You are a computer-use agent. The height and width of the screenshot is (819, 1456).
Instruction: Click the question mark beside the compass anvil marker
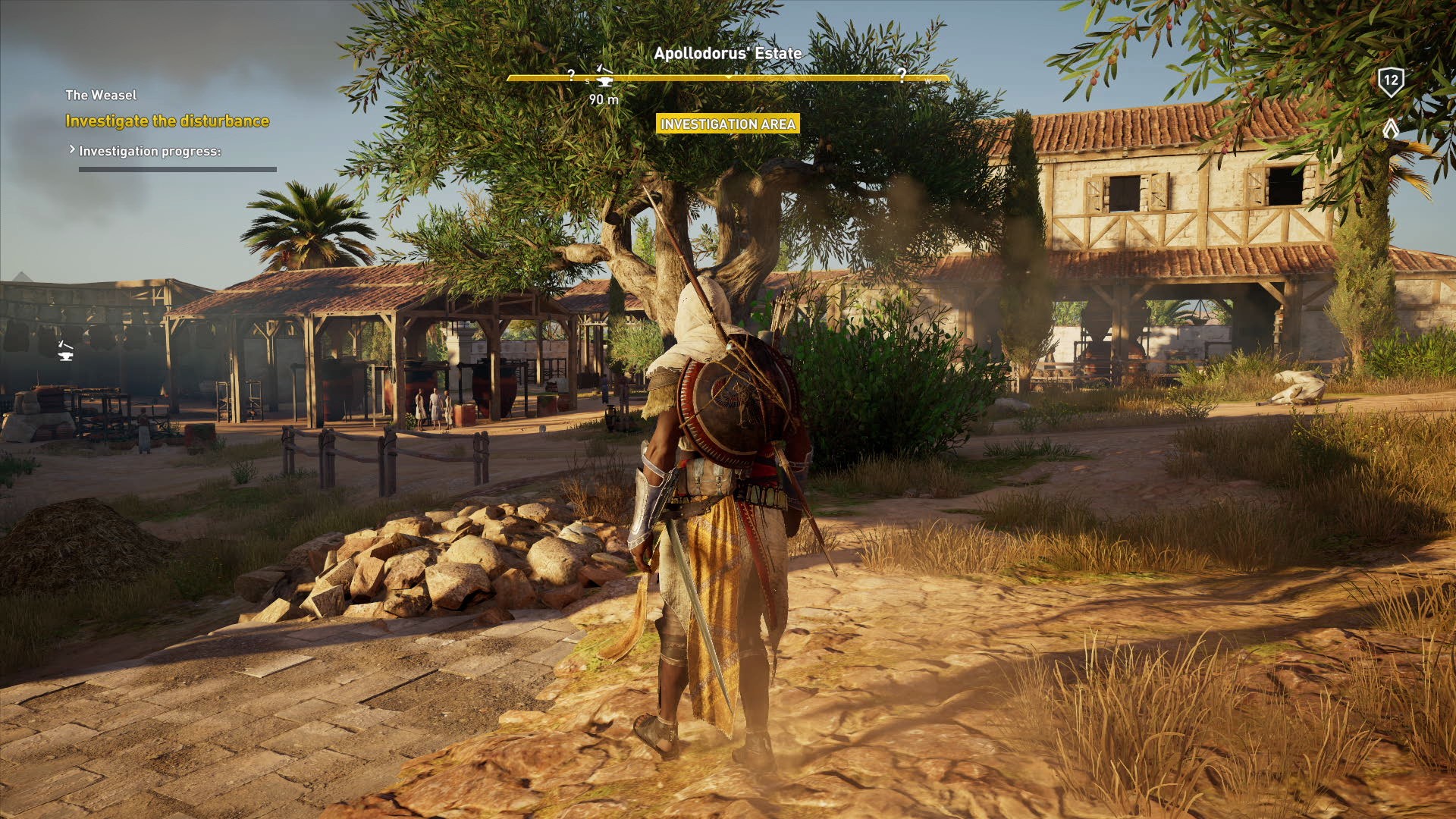click(x=572, y=74)
